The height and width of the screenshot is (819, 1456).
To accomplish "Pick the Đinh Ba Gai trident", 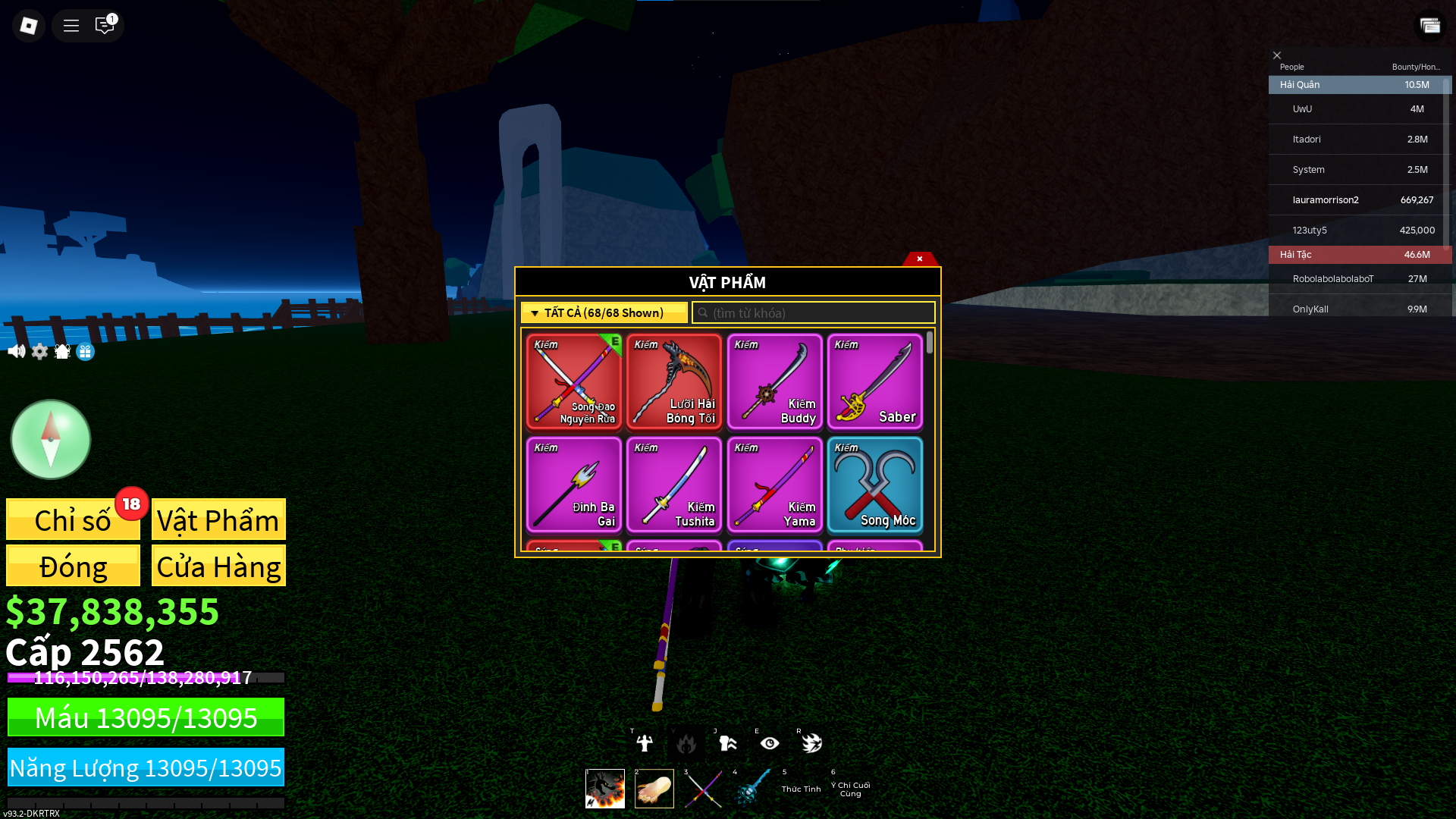I will [x=573, y=485].
